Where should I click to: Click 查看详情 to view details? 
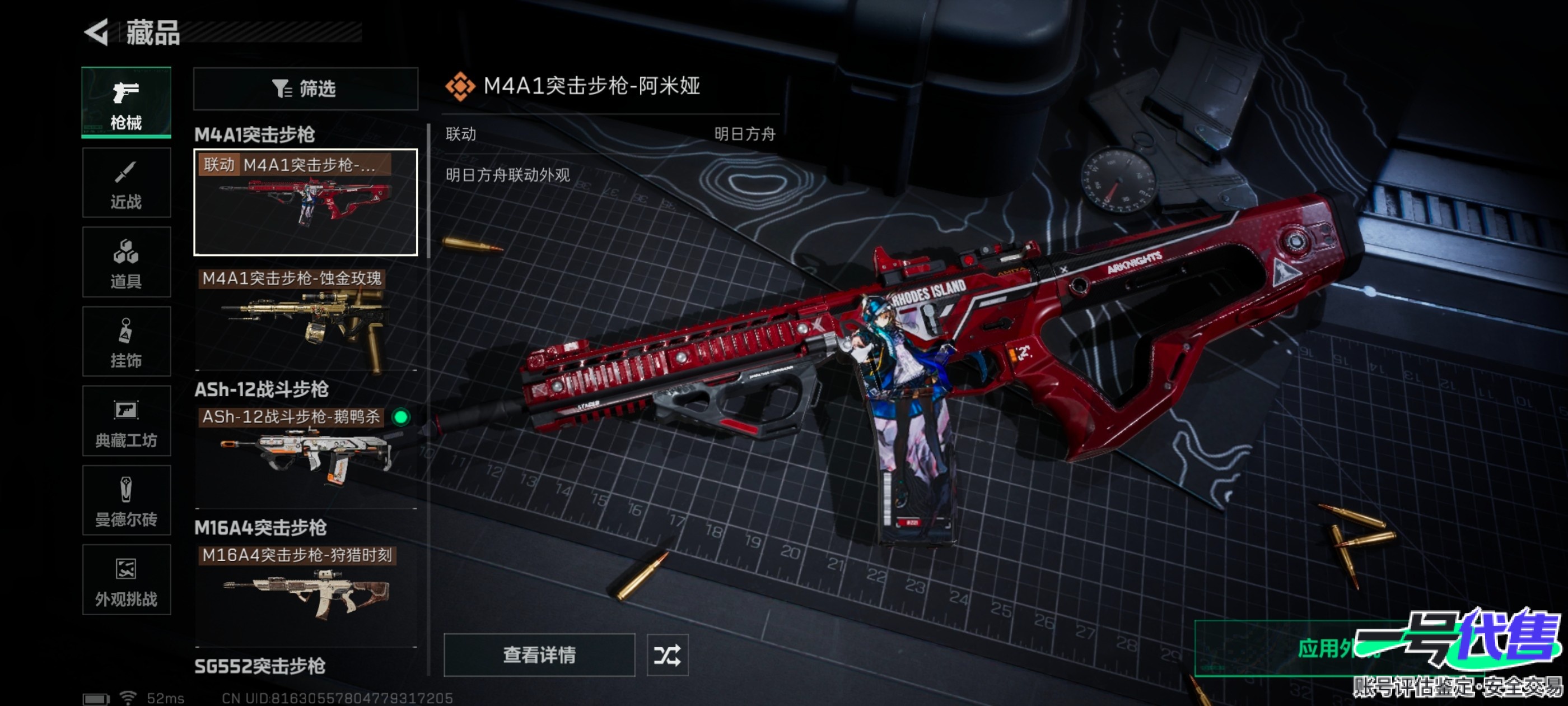click(539, 655)
